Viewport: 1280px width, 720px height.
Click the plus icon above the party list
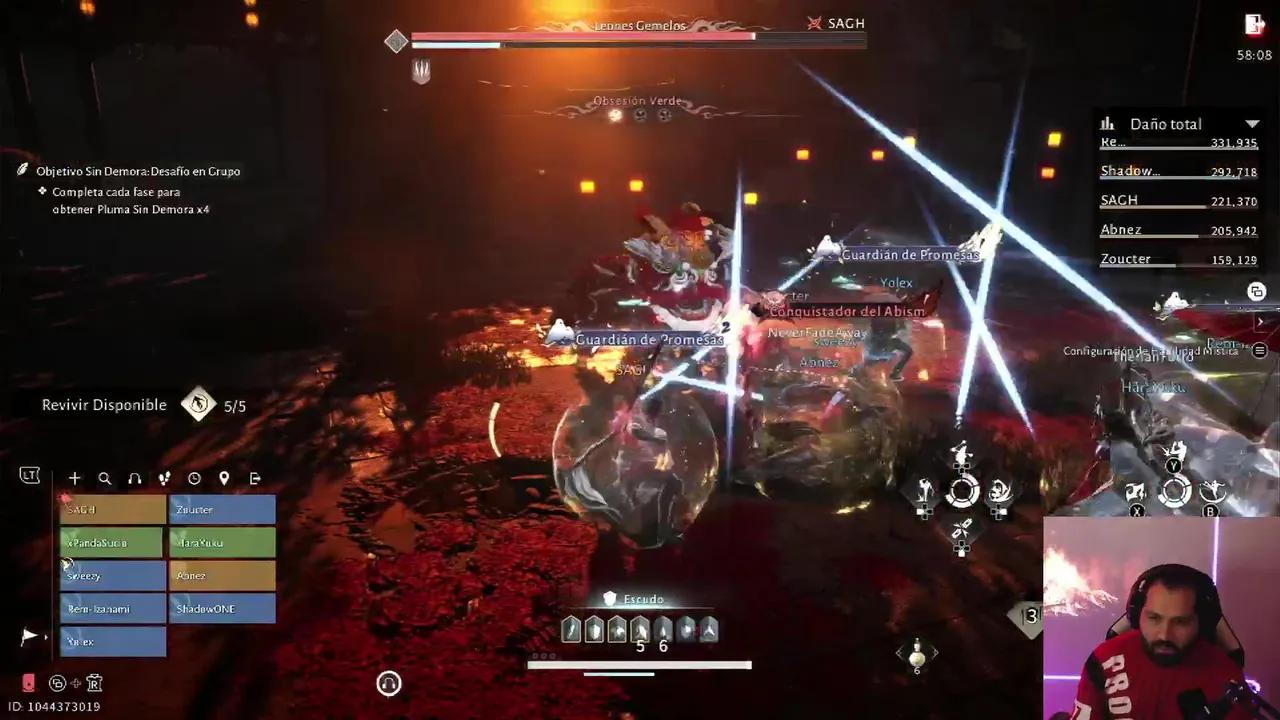(74, 479)
